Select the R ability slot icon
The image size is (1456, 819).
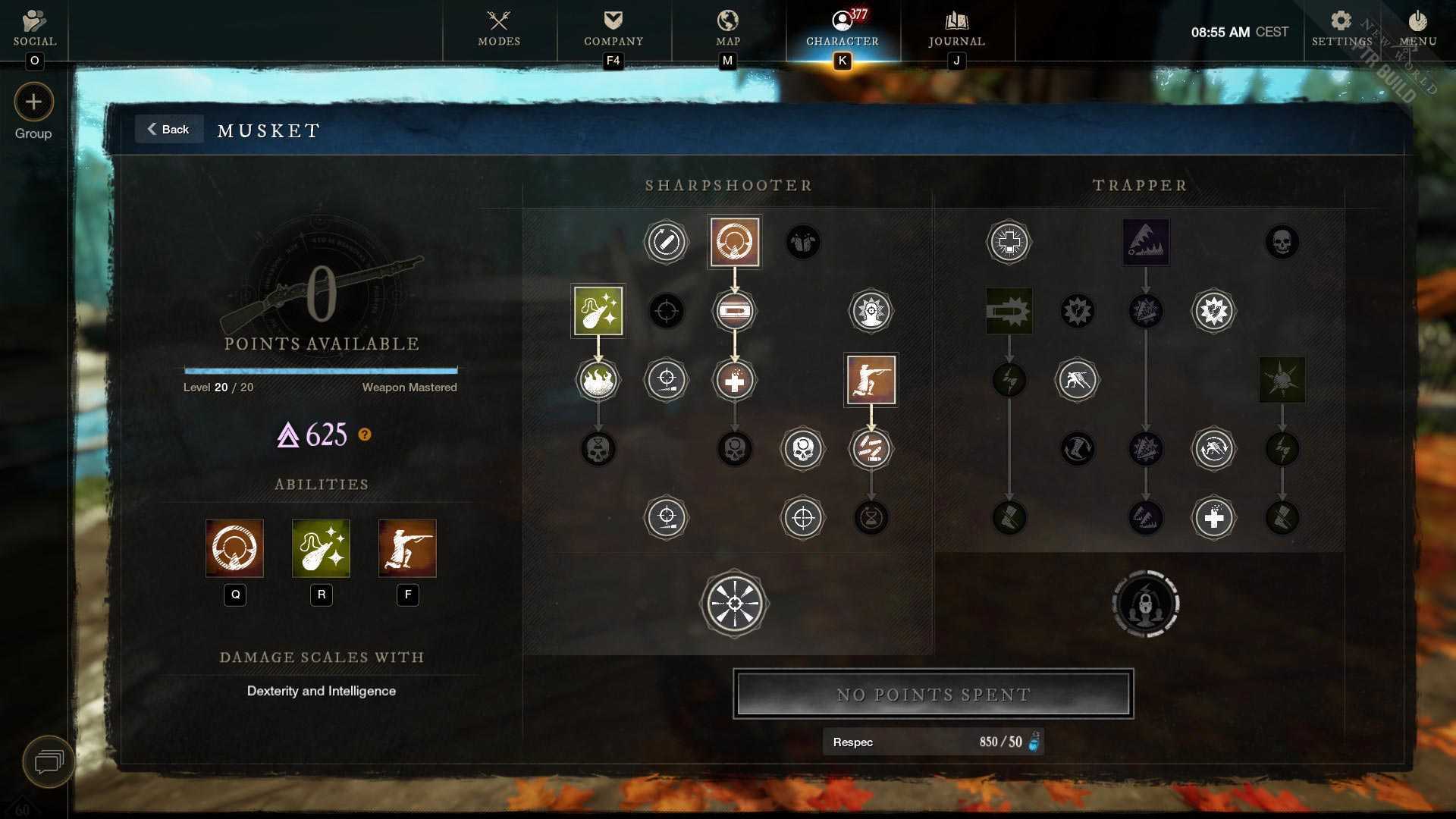pos(321,548)
